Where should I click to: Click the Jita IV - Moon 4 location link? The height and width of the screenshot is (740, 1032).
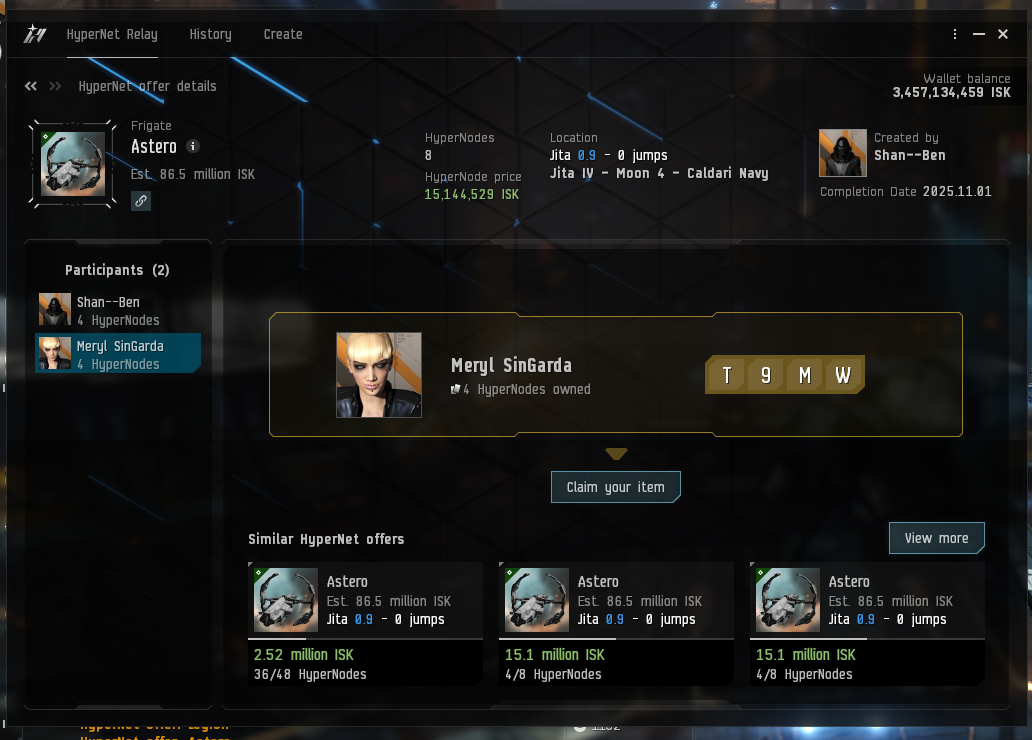pyautogui.click(x=659, y=173)
